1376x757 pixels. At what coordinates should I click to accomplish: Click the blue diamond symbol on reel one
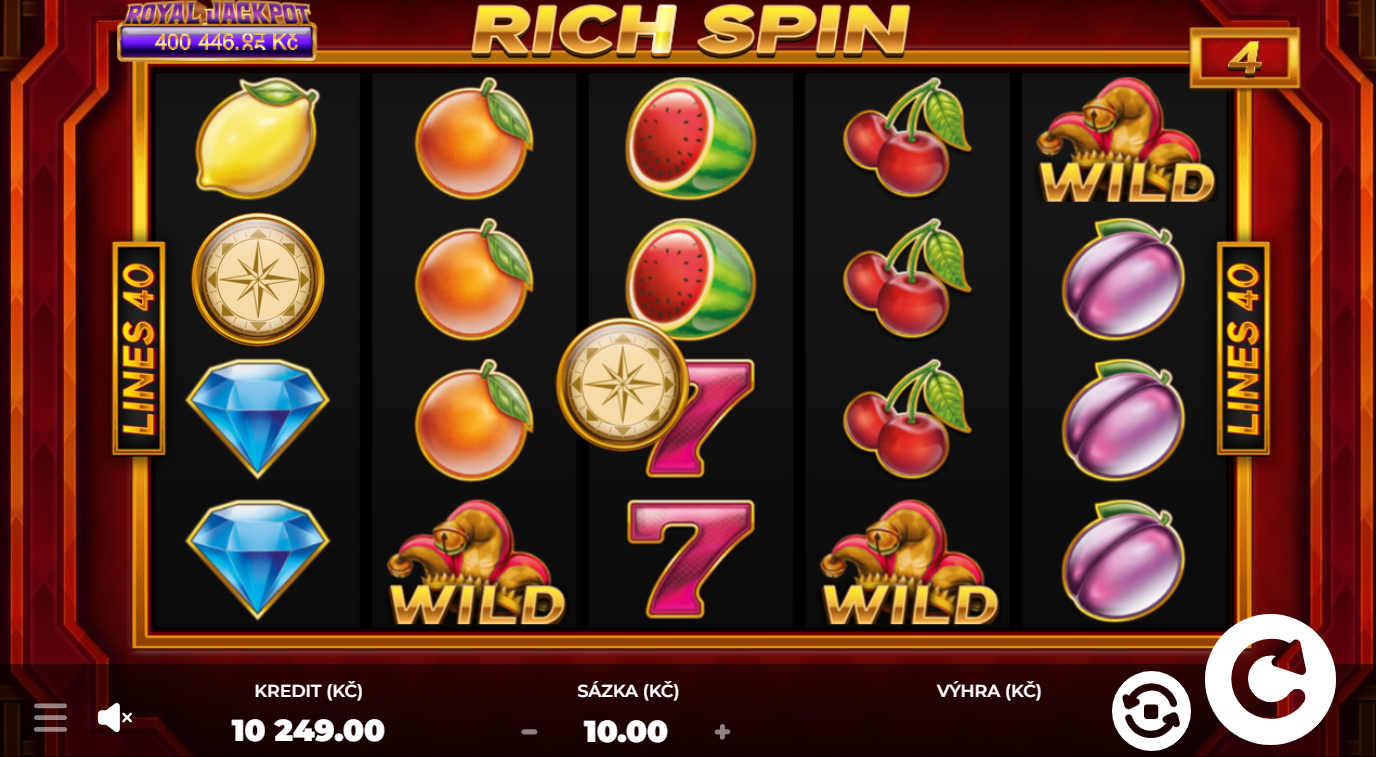click(257, 420)
